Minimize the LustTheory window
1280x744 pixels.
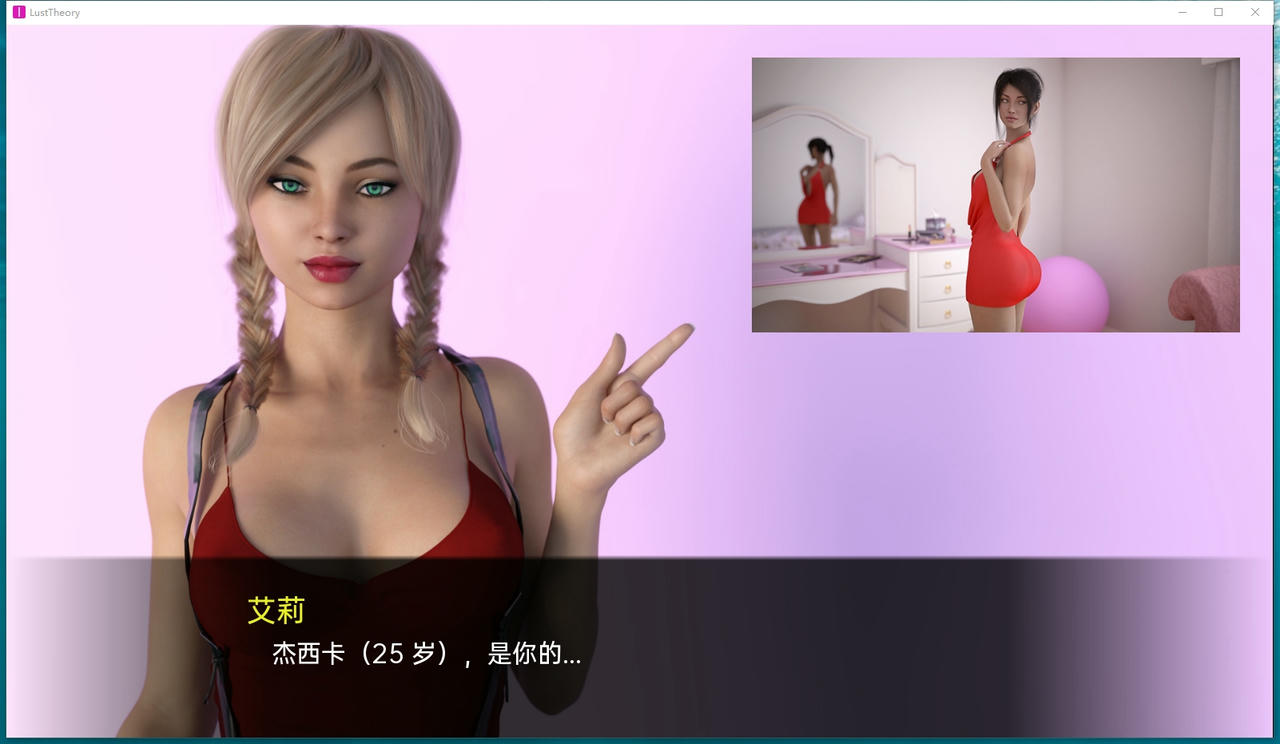[1181, 12]
